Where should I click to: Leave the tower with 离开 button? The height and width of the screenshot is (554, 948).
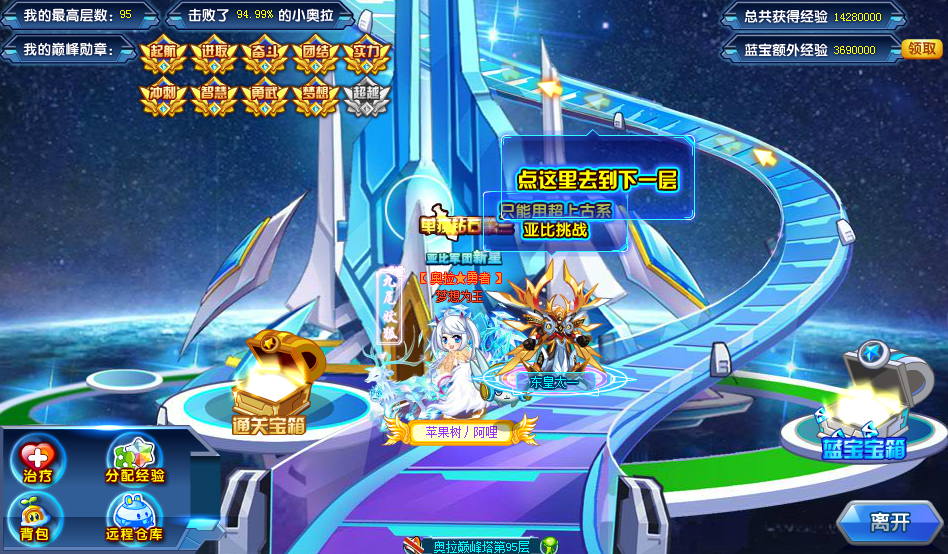(x=889, y=522)
